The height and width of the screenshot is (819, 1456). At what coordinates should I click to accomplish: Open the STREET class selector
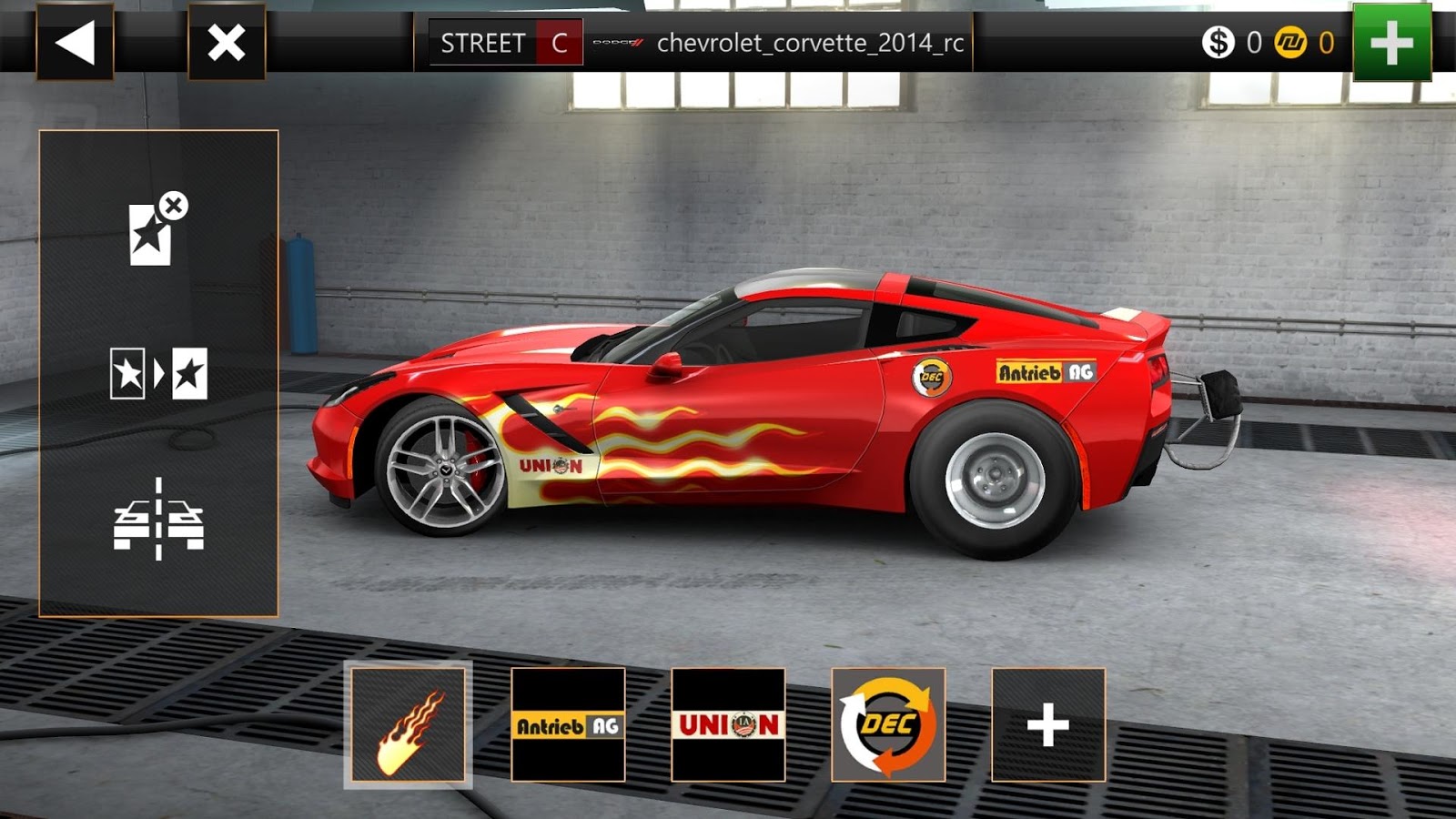click(481, 40)
